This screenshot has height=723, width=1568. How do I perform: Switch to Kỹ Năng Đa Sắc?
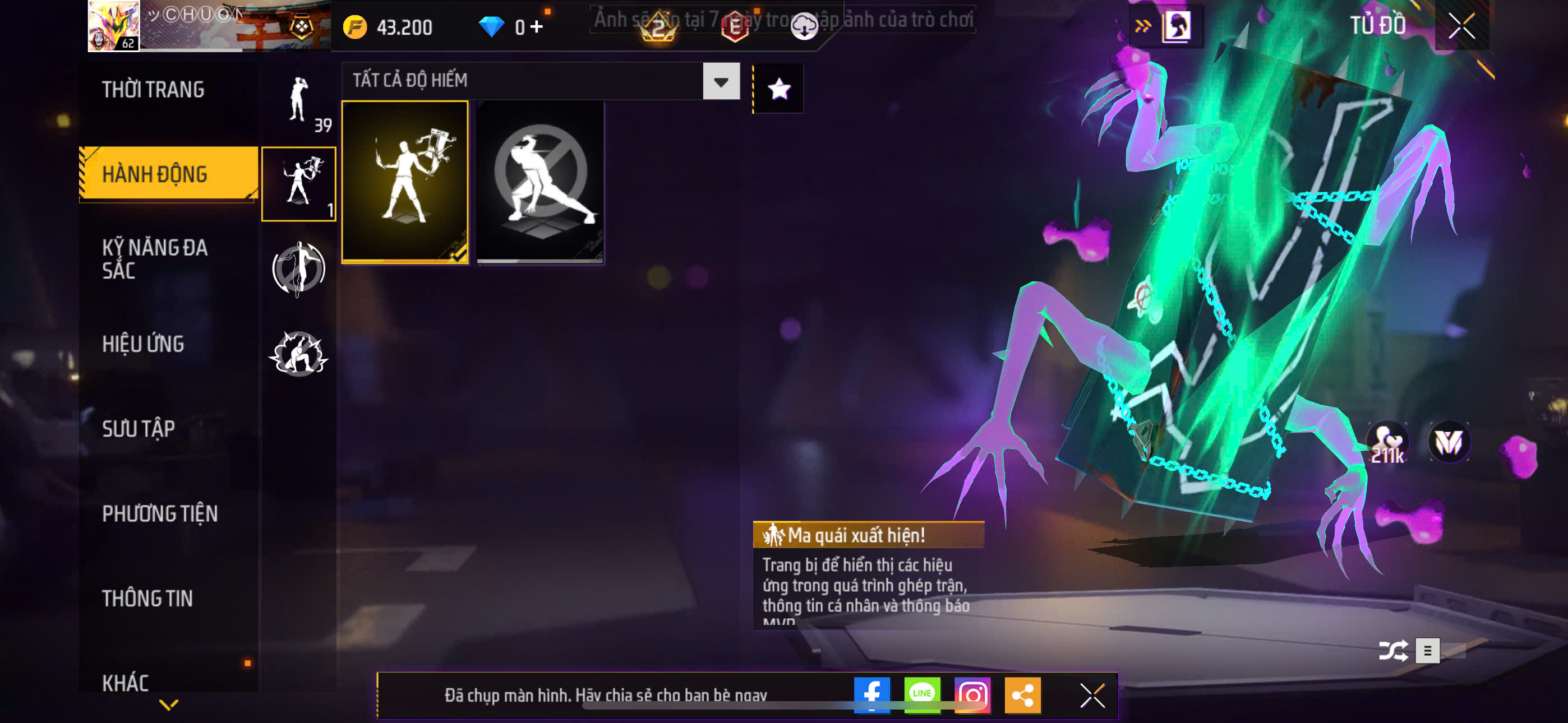click(x=155, y=258)
